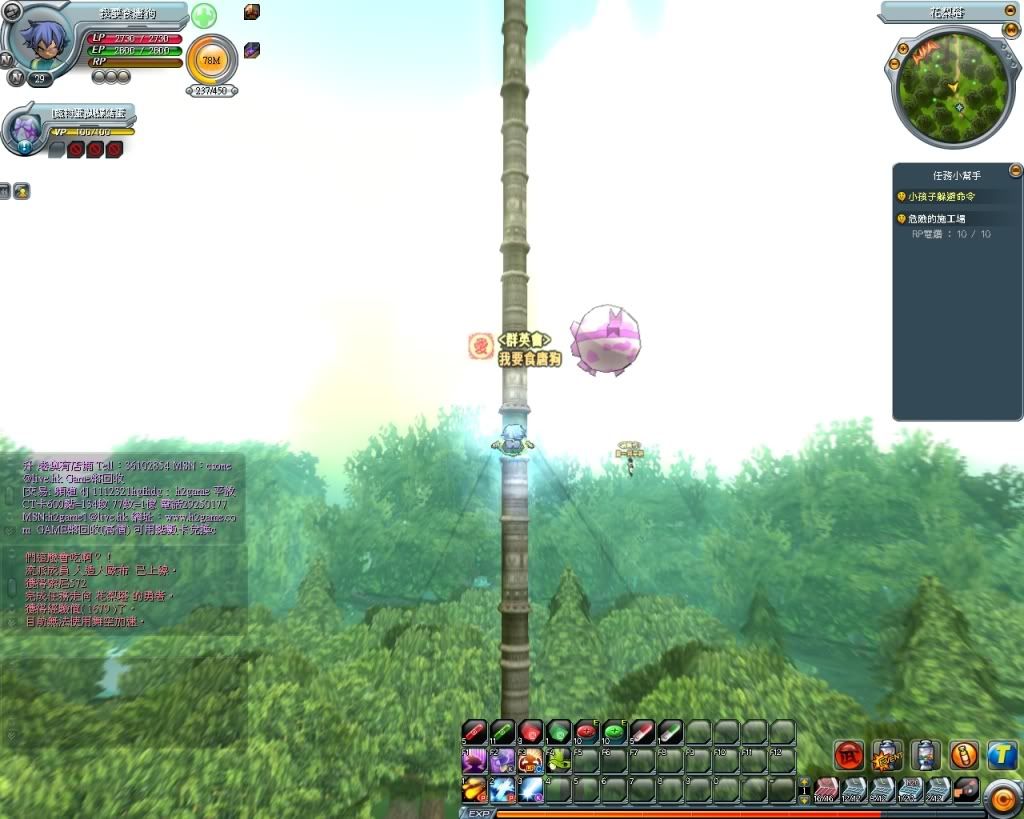Select the quest 小孩子躲避命令
Screen dimensions: 1024x819
940,197
